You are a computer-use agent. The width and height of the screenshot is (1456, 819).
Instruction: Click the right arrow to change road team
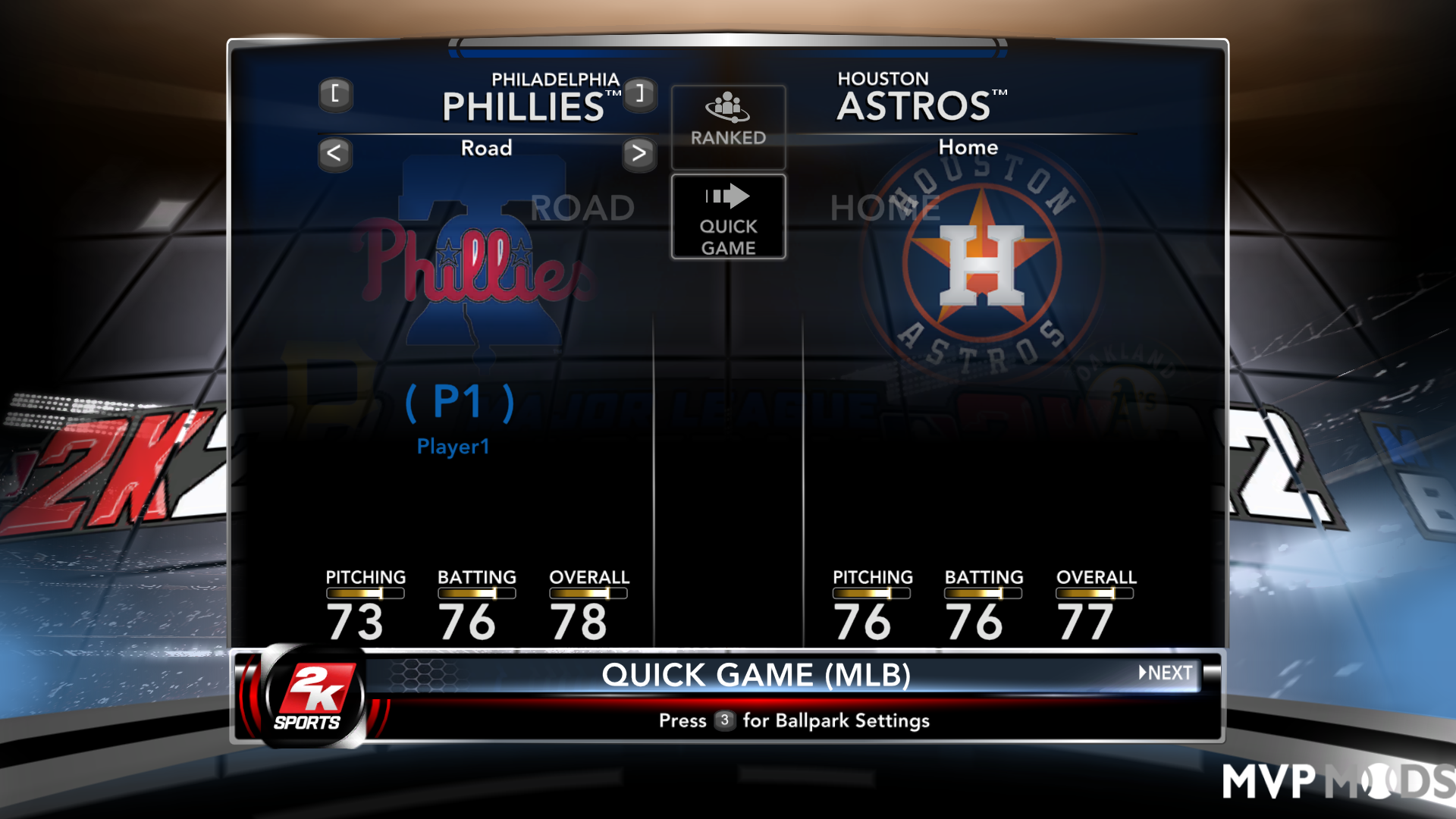pyautogui.click(x=641, y=154)
